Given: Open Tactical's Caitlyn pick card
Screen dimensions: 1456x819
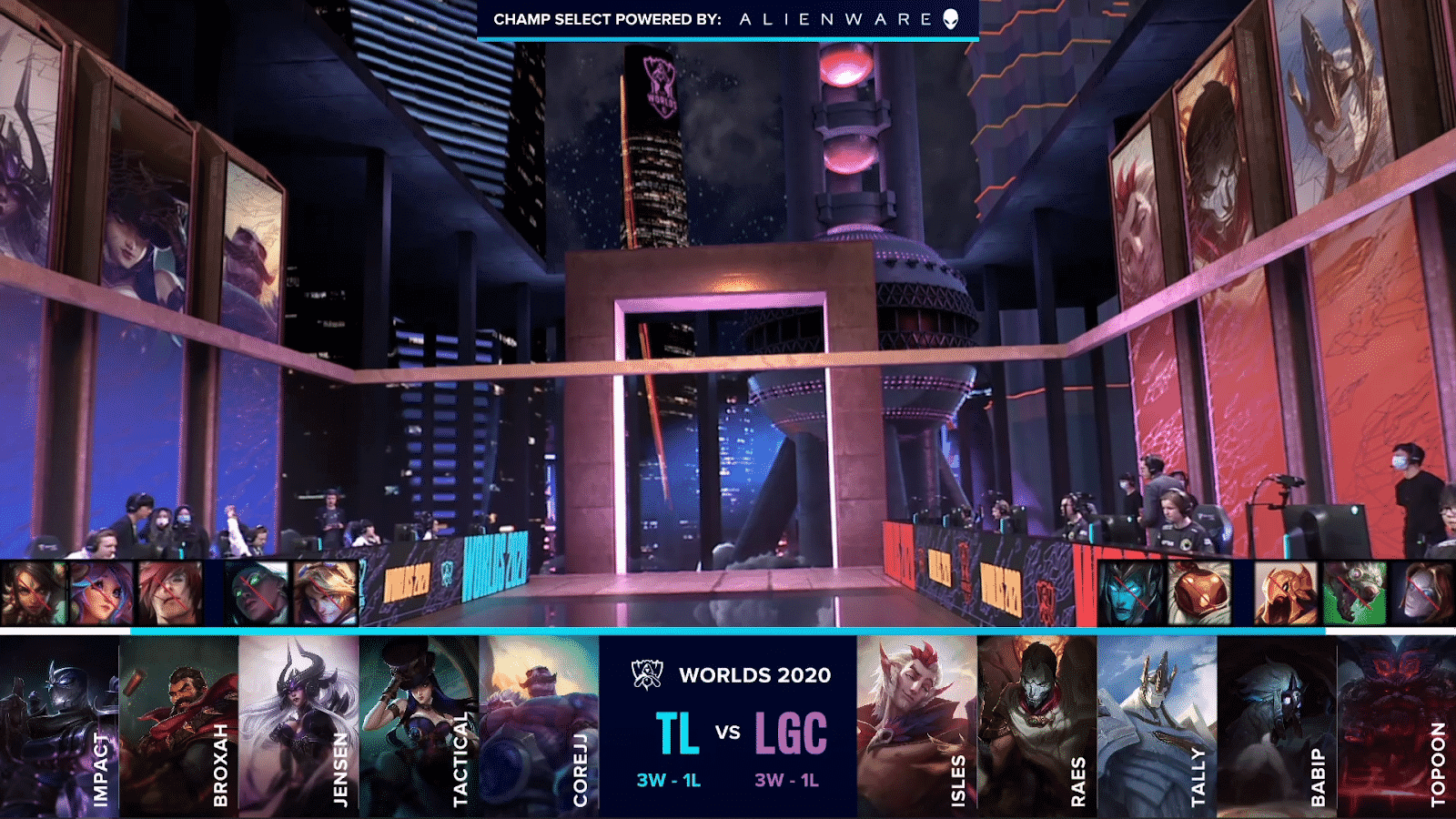Looking at the screenshot, I should tap(419, 725).
